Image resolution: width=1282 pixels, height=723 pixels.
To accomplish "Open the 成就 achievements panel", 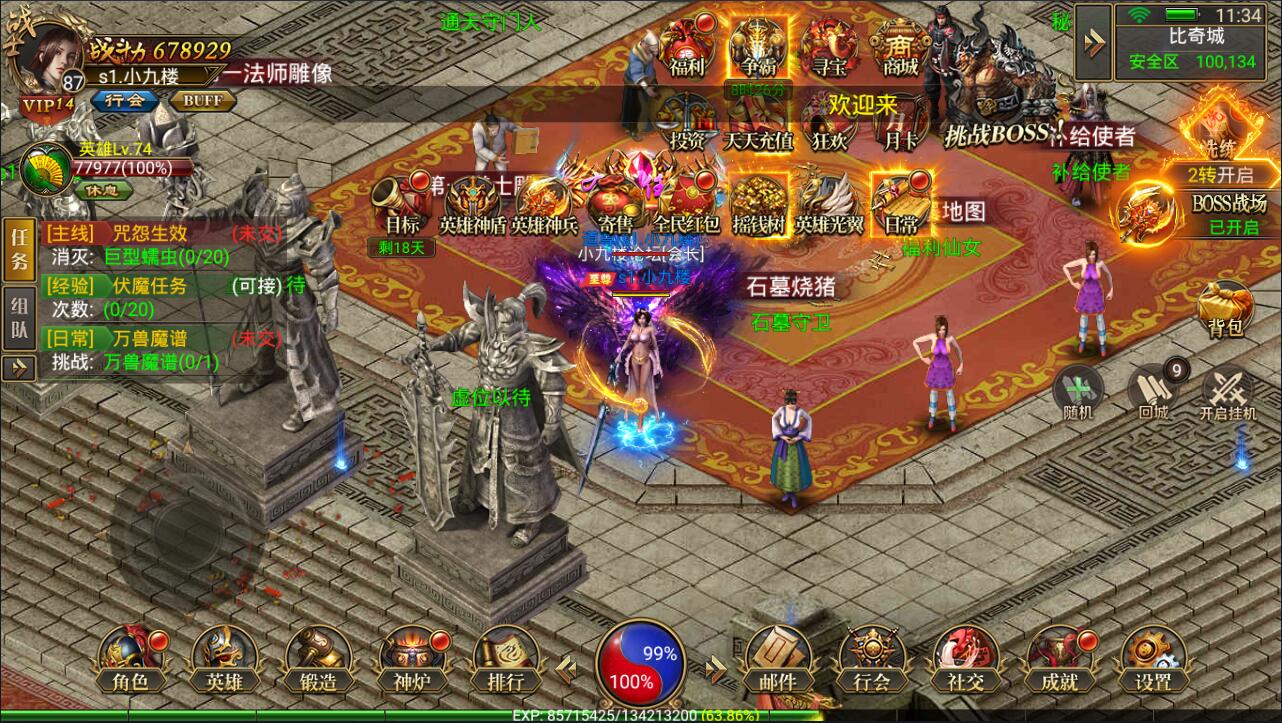I will [1059, 658].
